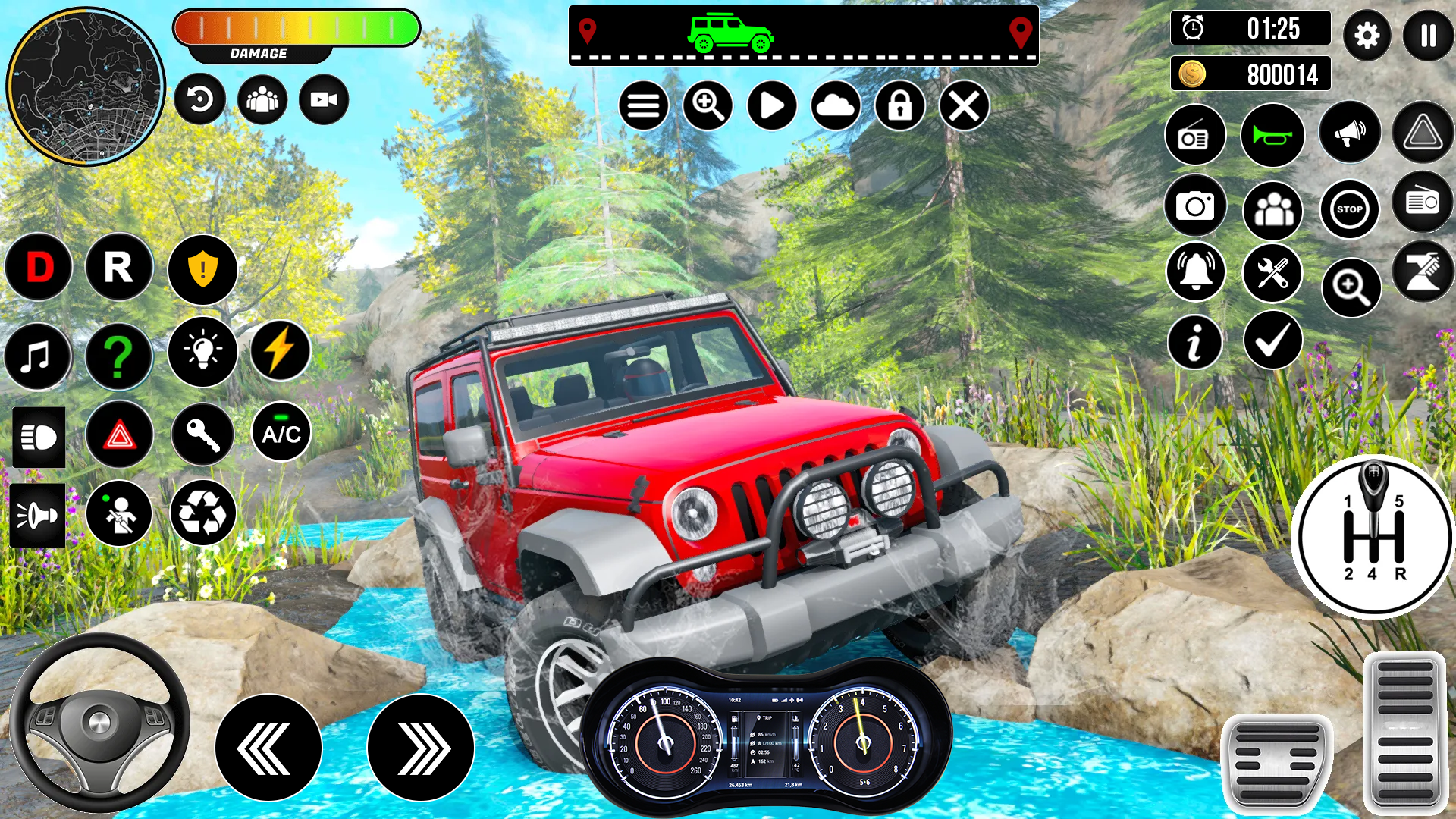Toggle the music note button

coord(36,356)
